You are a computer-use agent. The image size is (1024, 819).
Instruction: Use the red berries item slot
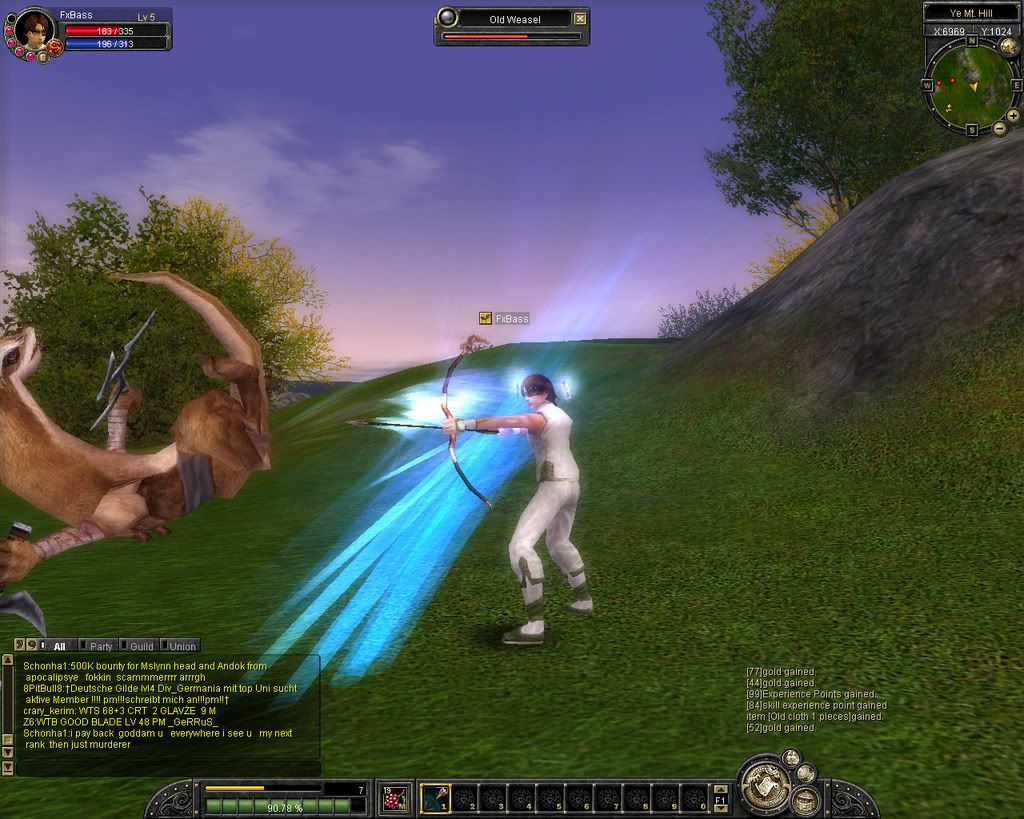pyautogui.click(x=394, y=798)
